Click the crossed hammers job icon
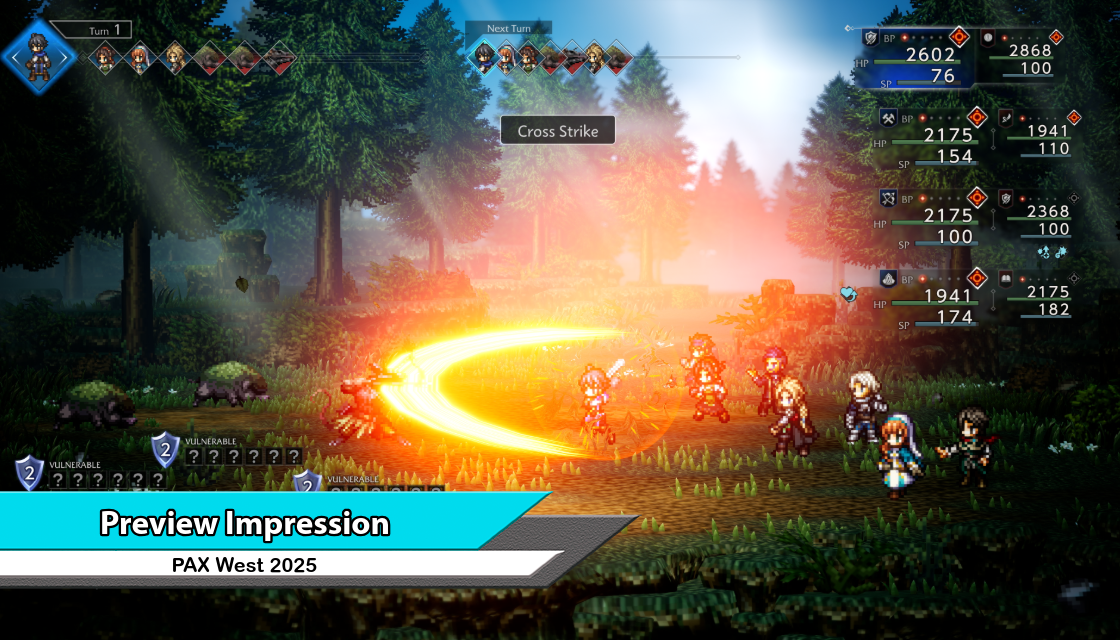 (887, 118)
